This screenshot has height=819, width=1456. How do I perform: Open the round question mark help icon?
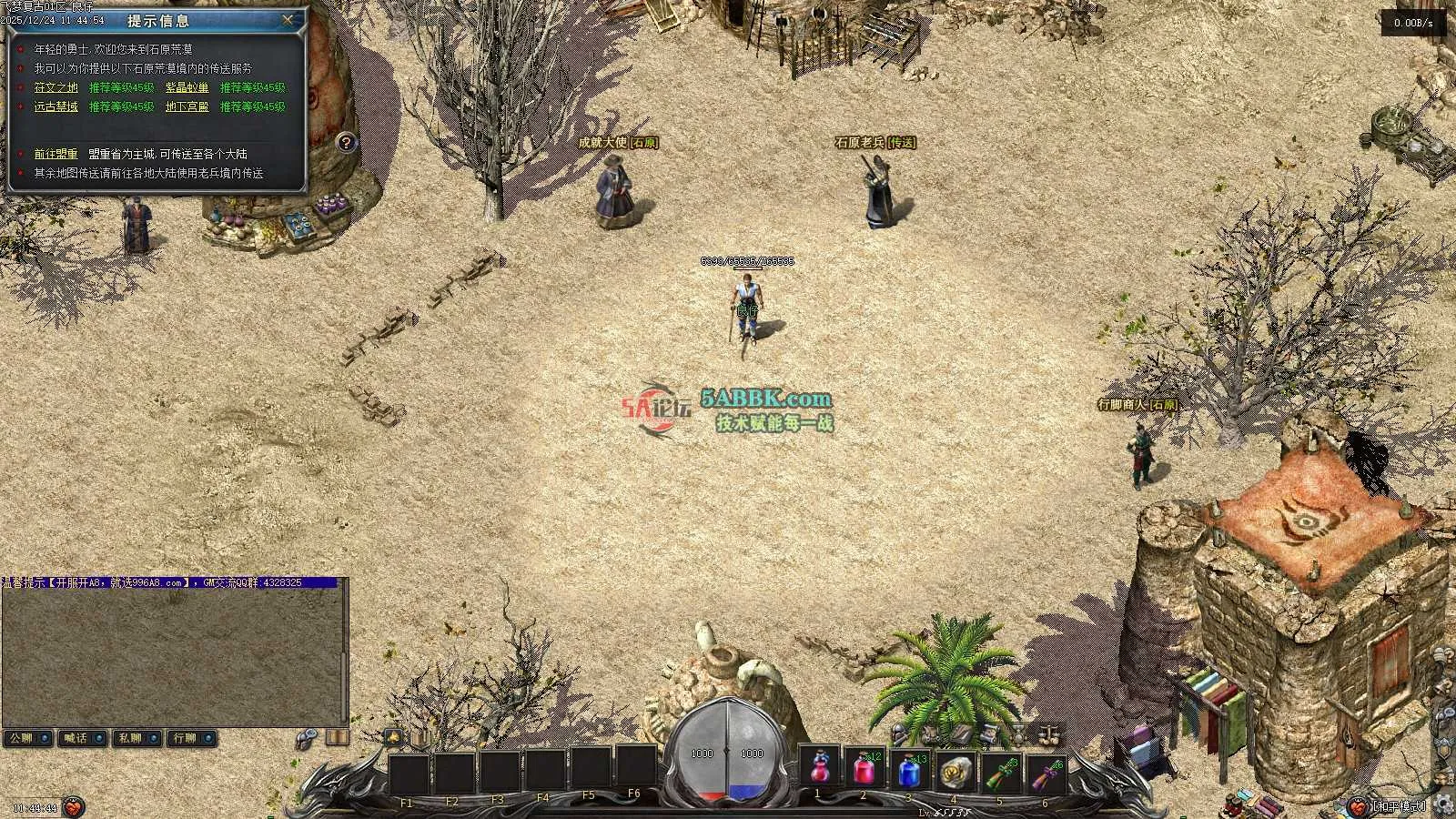coord(345,142)
